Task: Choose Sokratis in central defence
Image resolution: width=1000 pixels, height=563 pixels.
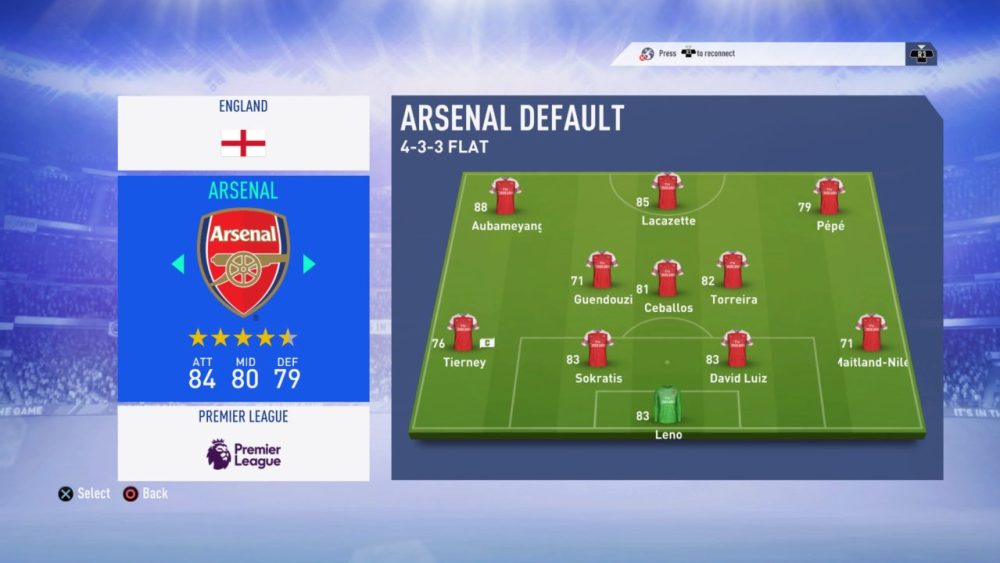Action: point(598,350)
